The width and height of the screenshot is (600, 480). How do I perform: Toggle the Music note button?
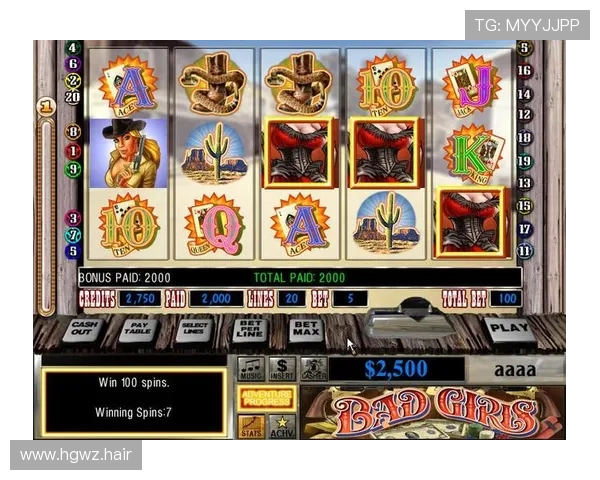pos(251,369)
